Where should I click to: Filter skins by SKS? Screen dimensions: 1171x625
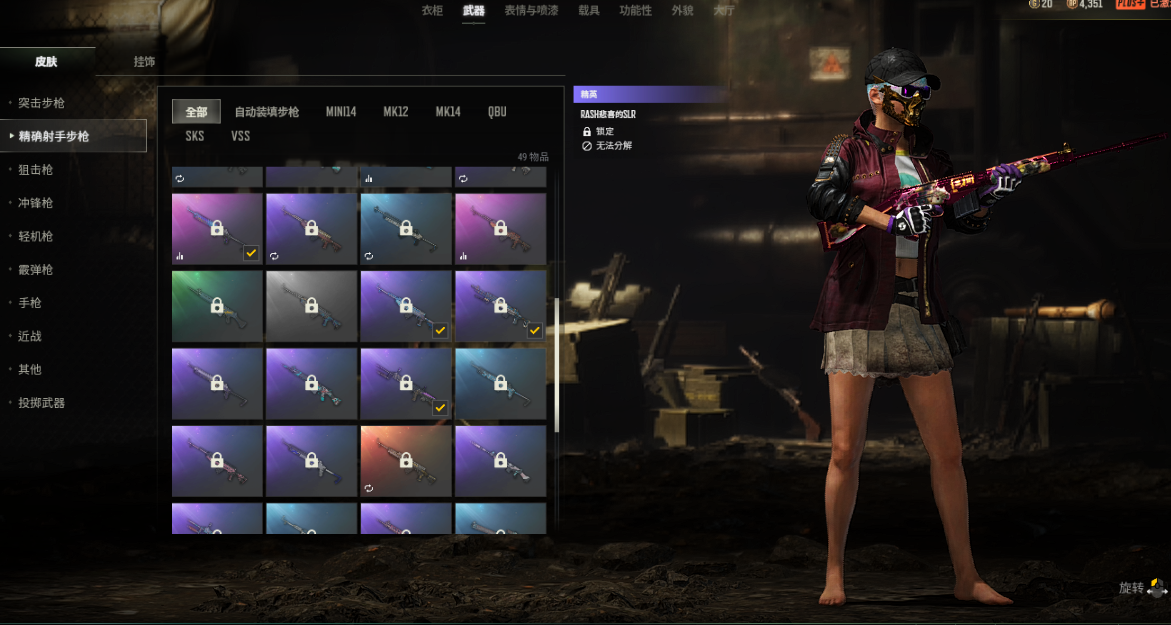pos(195,136)
